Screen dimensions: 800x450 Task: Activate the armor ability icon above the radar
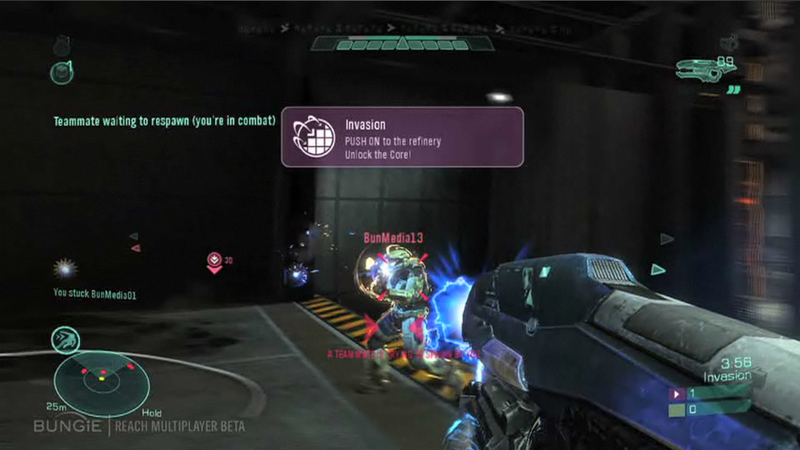66,339
